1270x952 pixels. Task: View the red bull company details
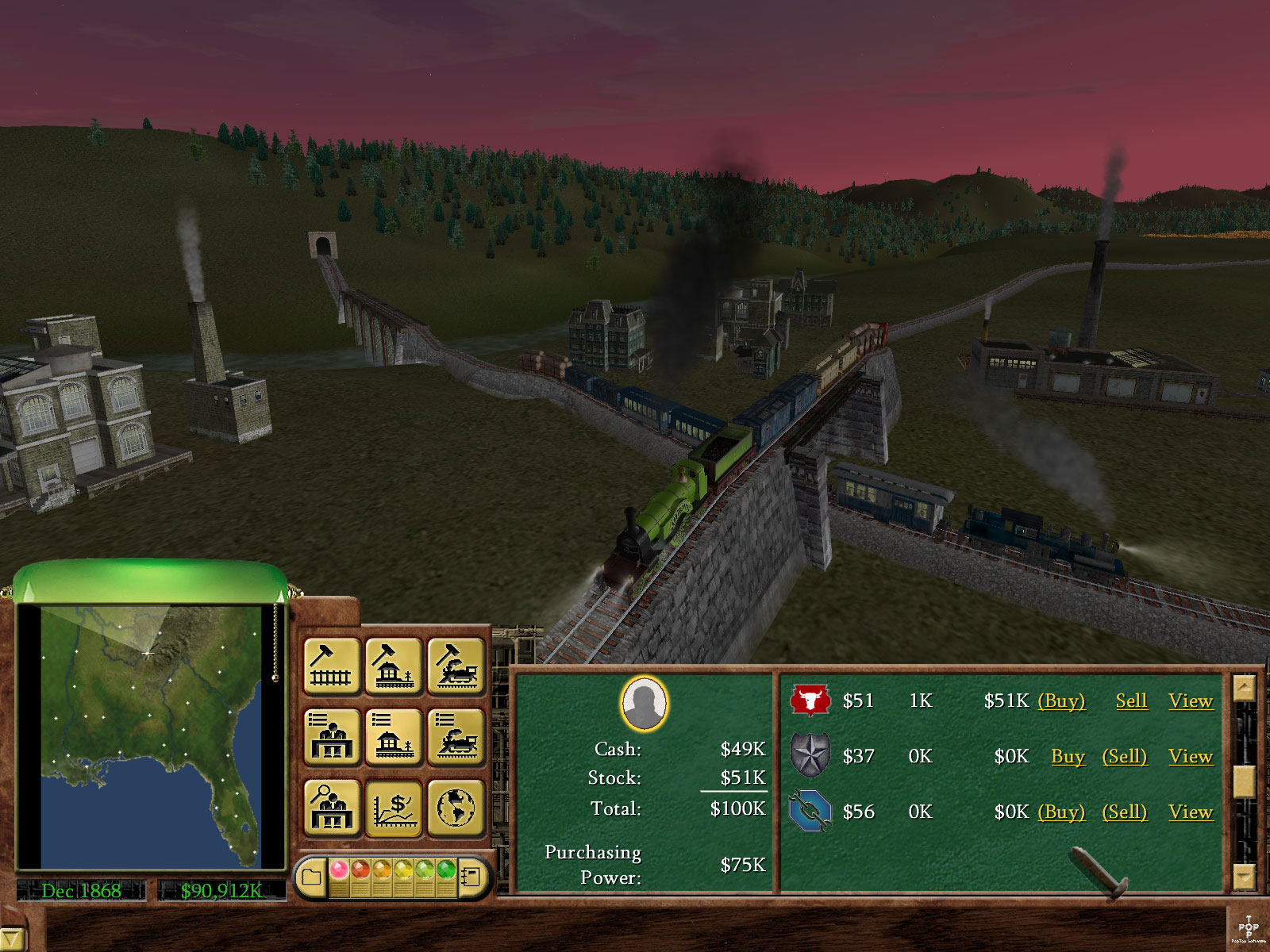pos(1190,701)
